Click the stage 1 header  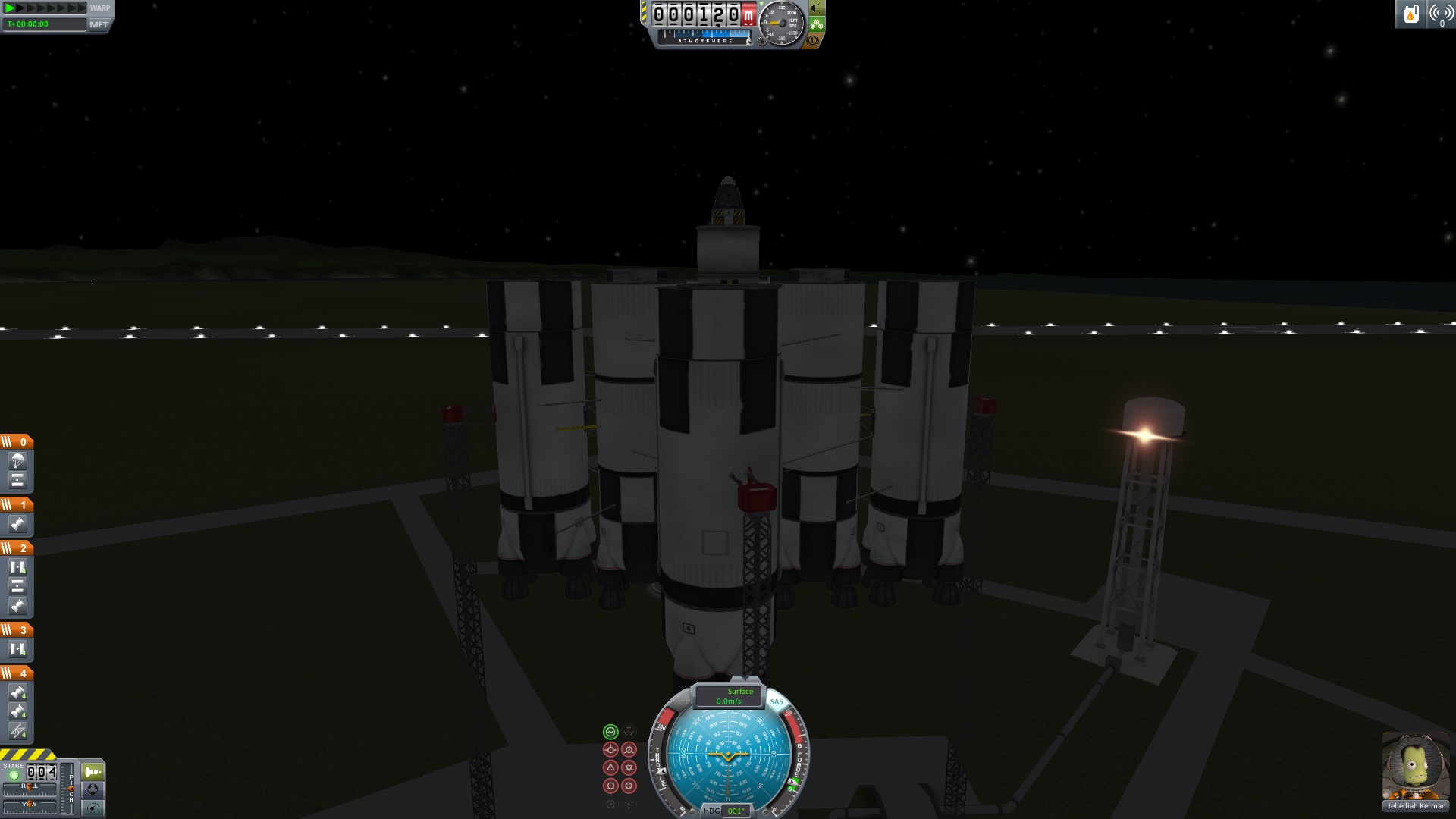(x=17, y=505)
